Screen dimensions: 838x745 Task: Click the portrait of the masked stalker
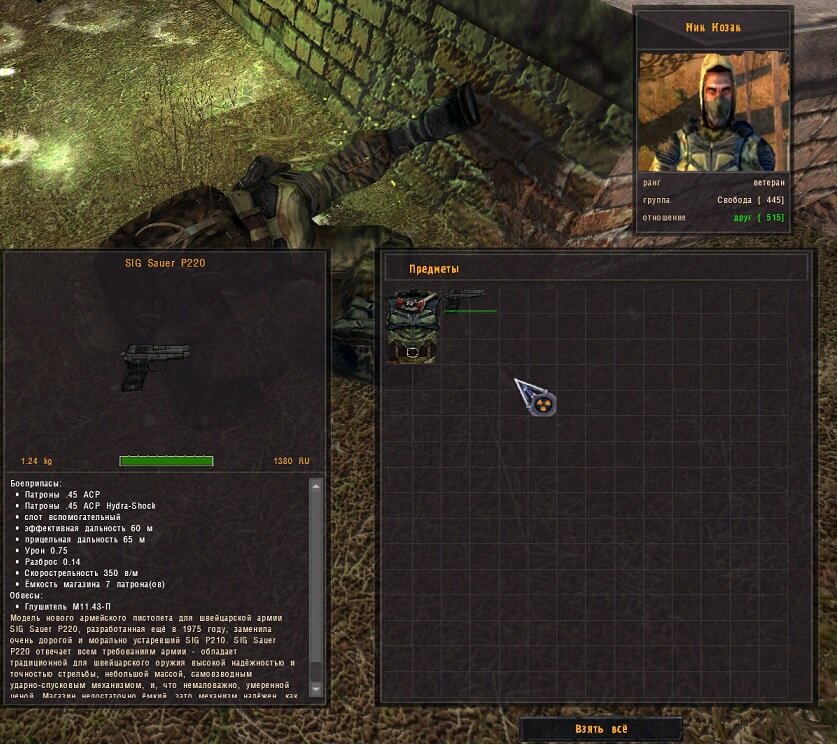click(x=713, y=112)
